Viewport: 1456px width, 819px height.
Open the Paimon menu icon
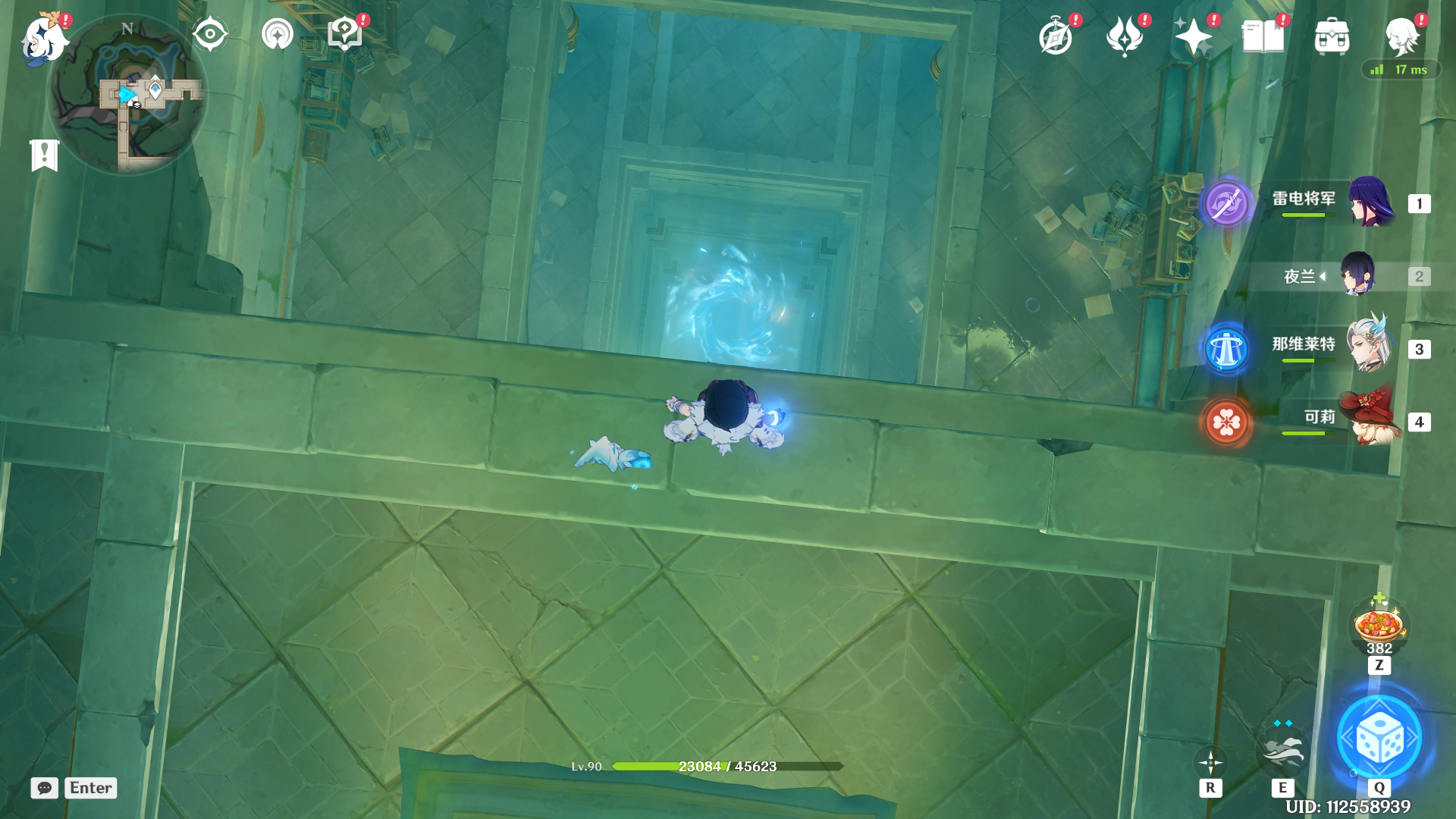point(44,38)
